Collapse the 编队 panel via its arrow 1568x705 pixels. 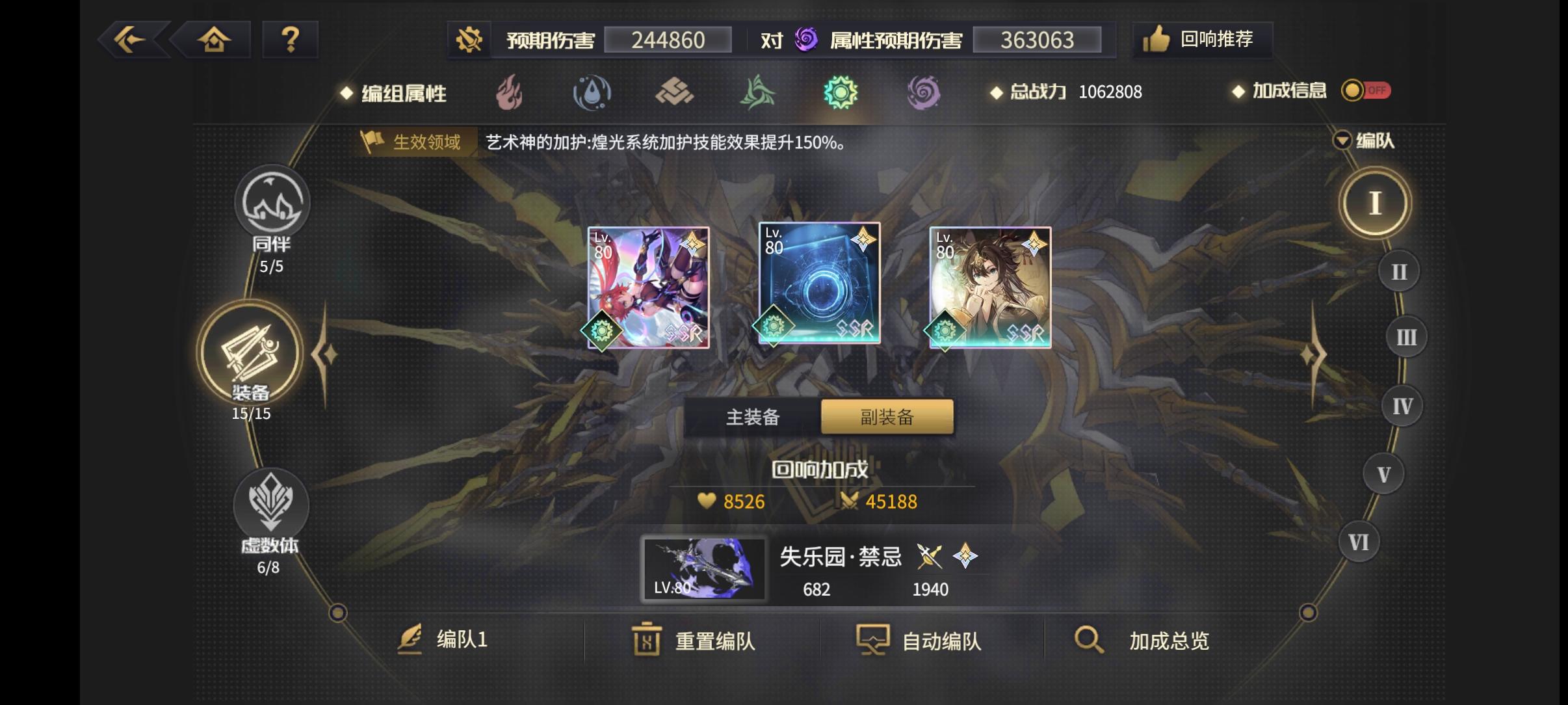1342,140
